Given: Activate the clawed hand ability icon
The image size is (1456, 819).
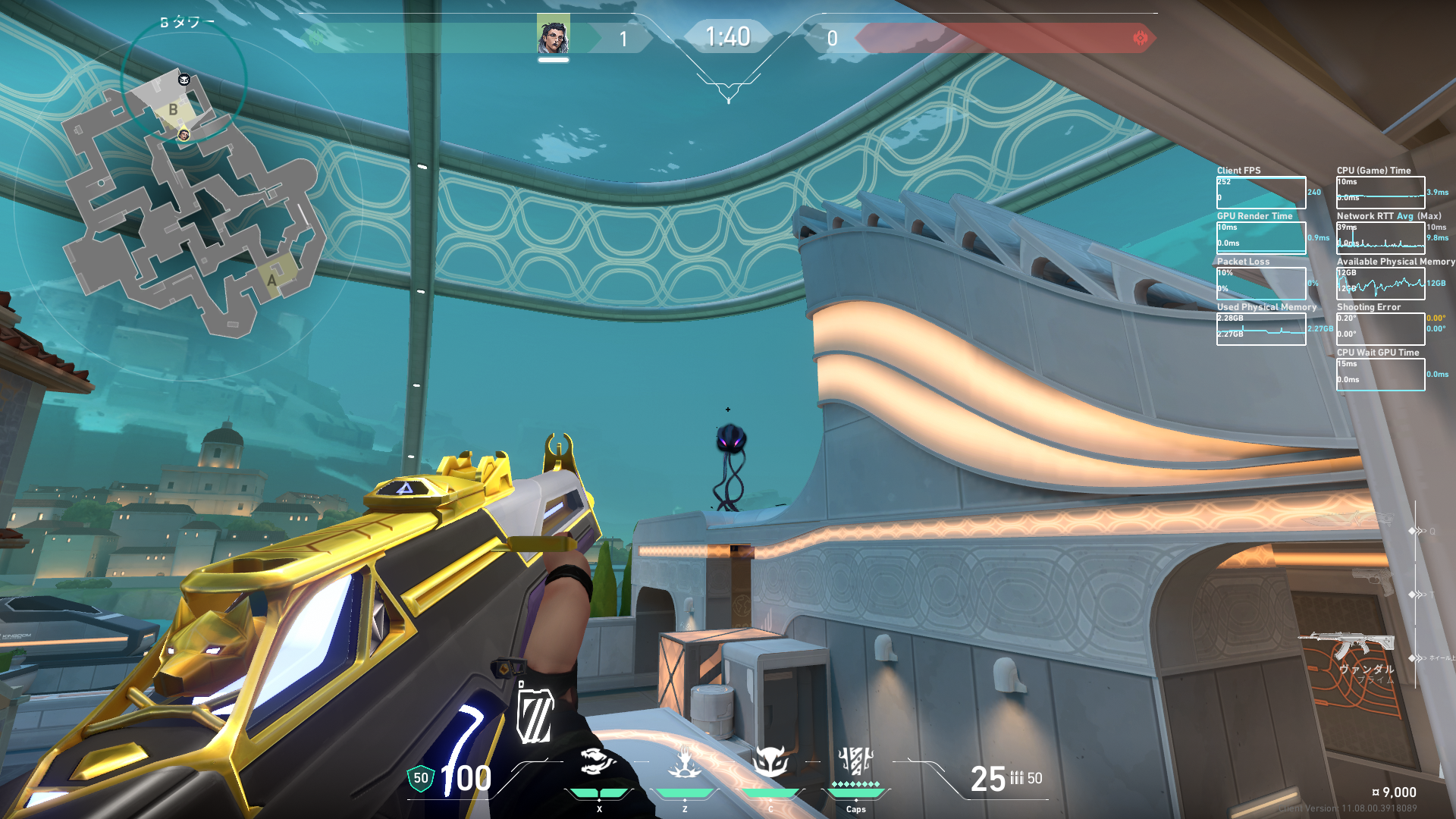Looking at the screenshot, I should click(685, 761).
